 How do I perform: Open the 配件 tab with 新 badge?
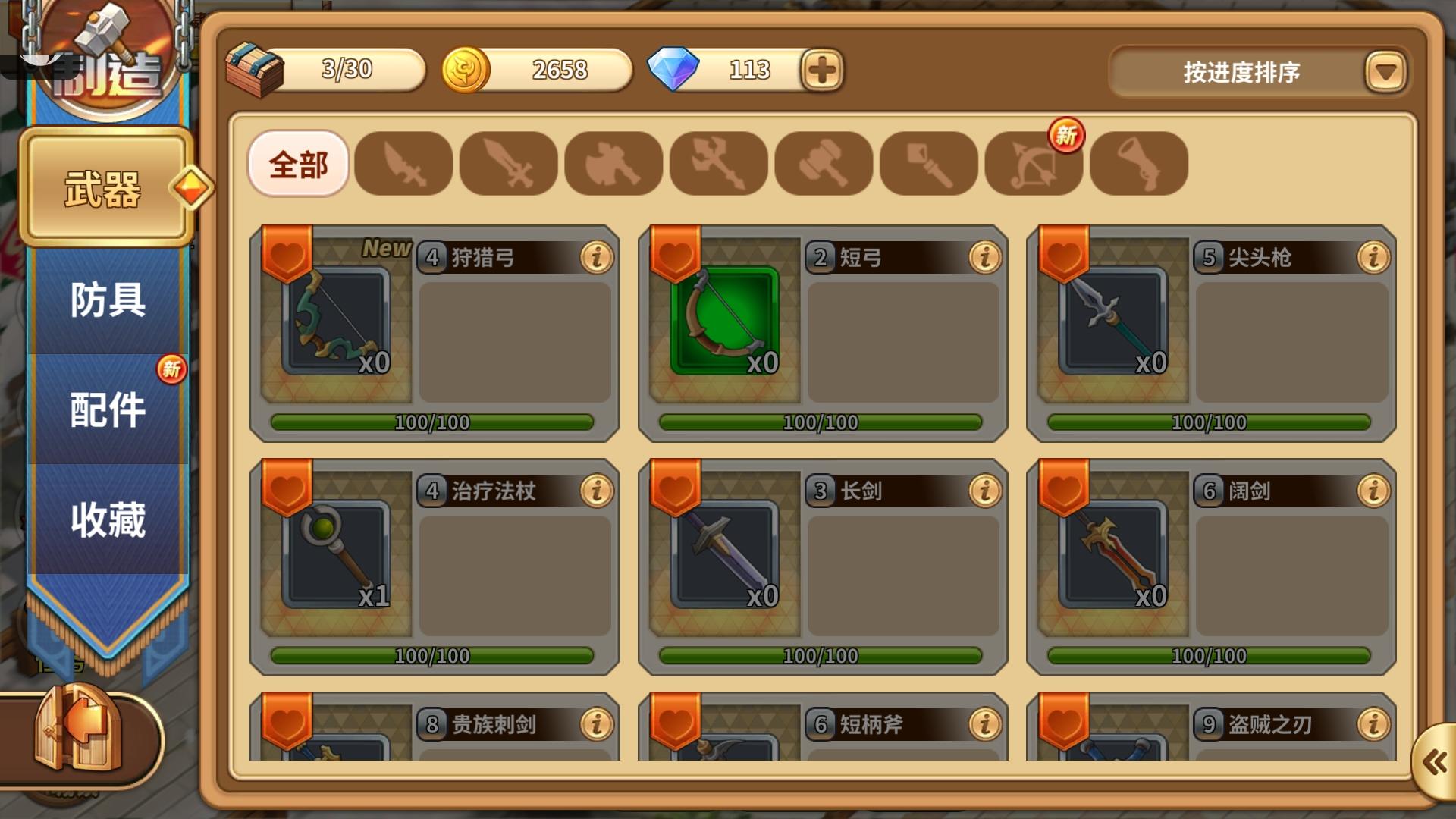pos(106,409)
